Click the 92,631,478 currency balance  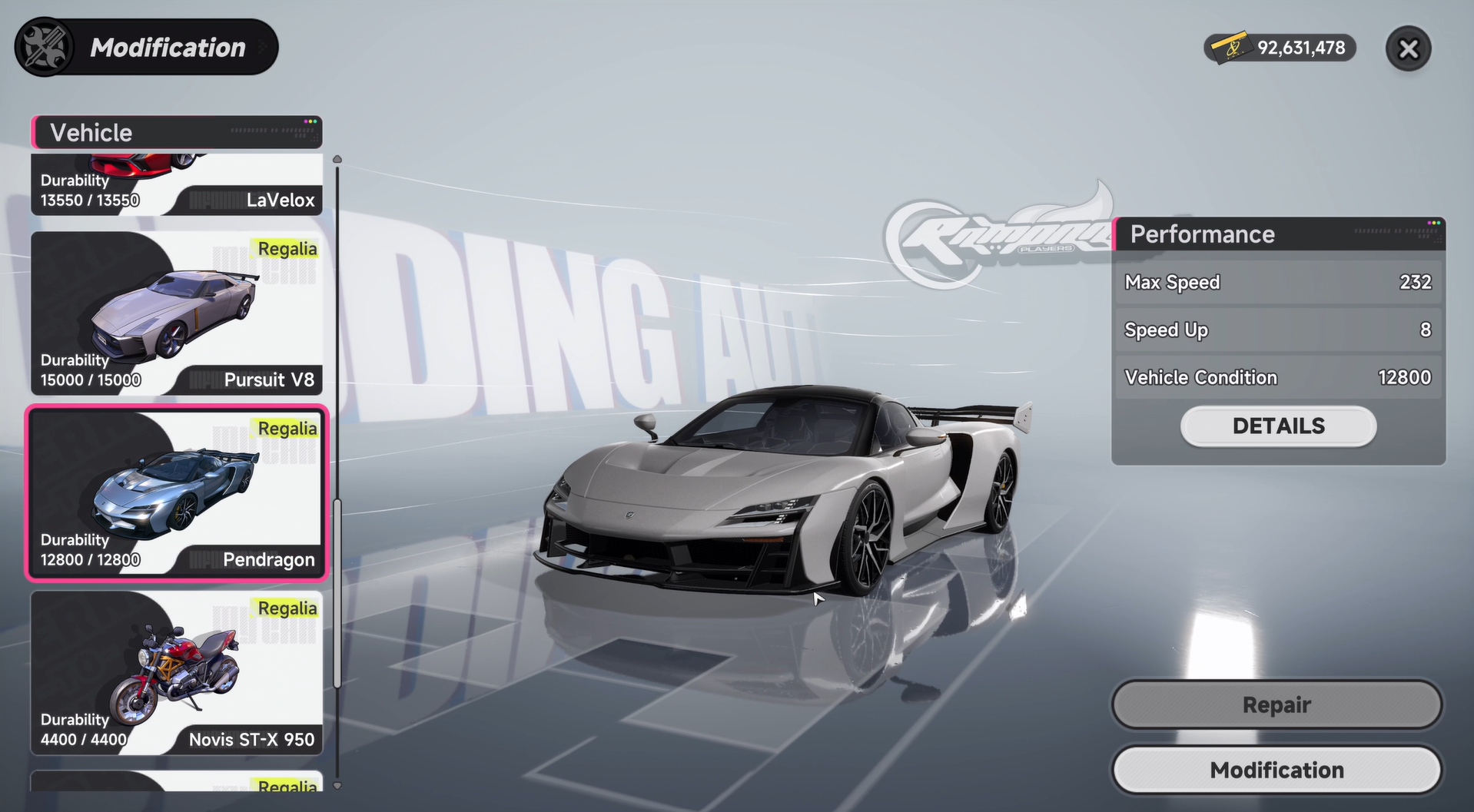tap(1301, 48)
